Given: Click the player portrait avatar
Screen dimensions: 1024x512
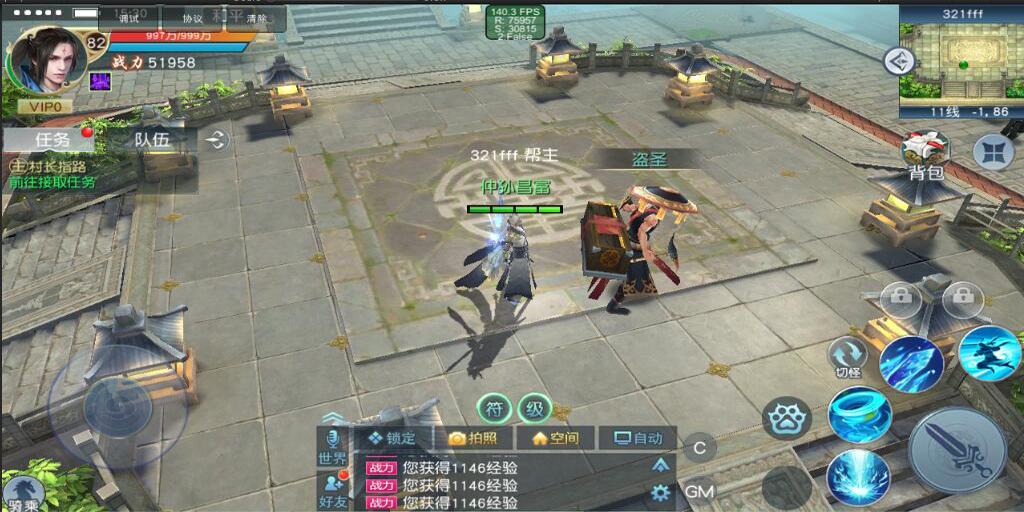Looking at the screenshot, I should 47,60.
